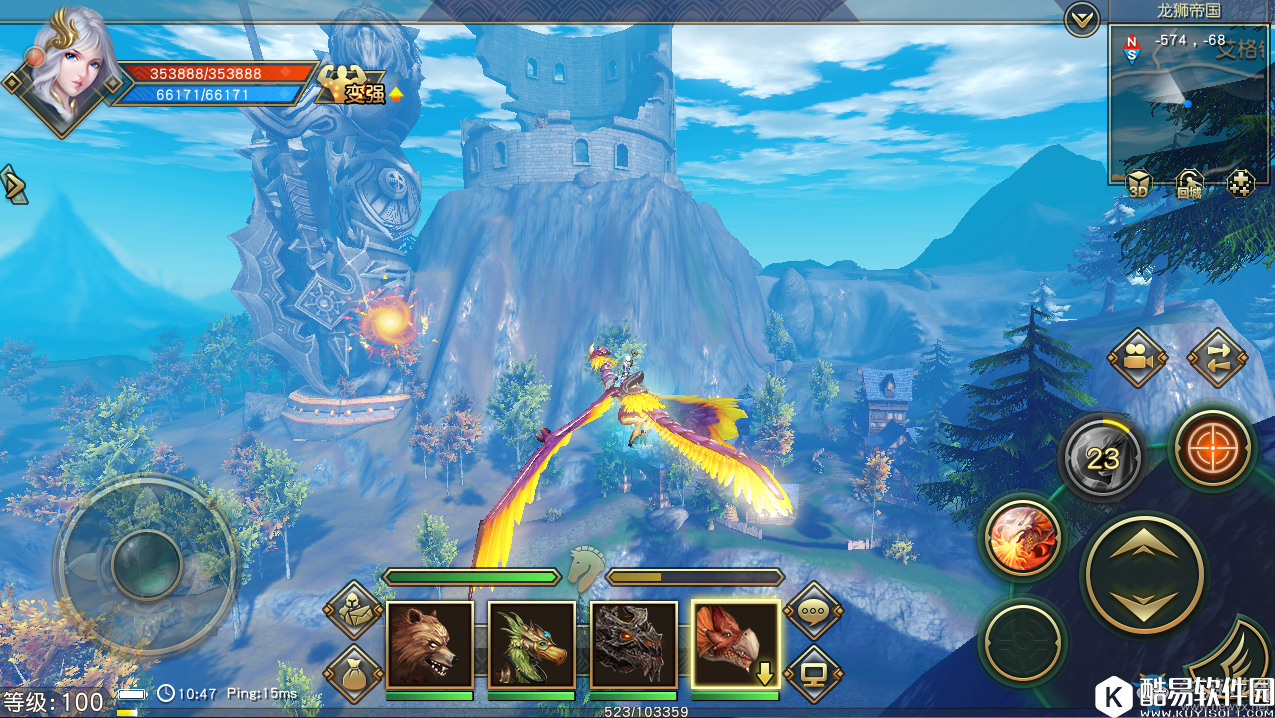1275x718 pixels.
Task: Tap the 变强 power-up button
Action: tap(354, 87)
